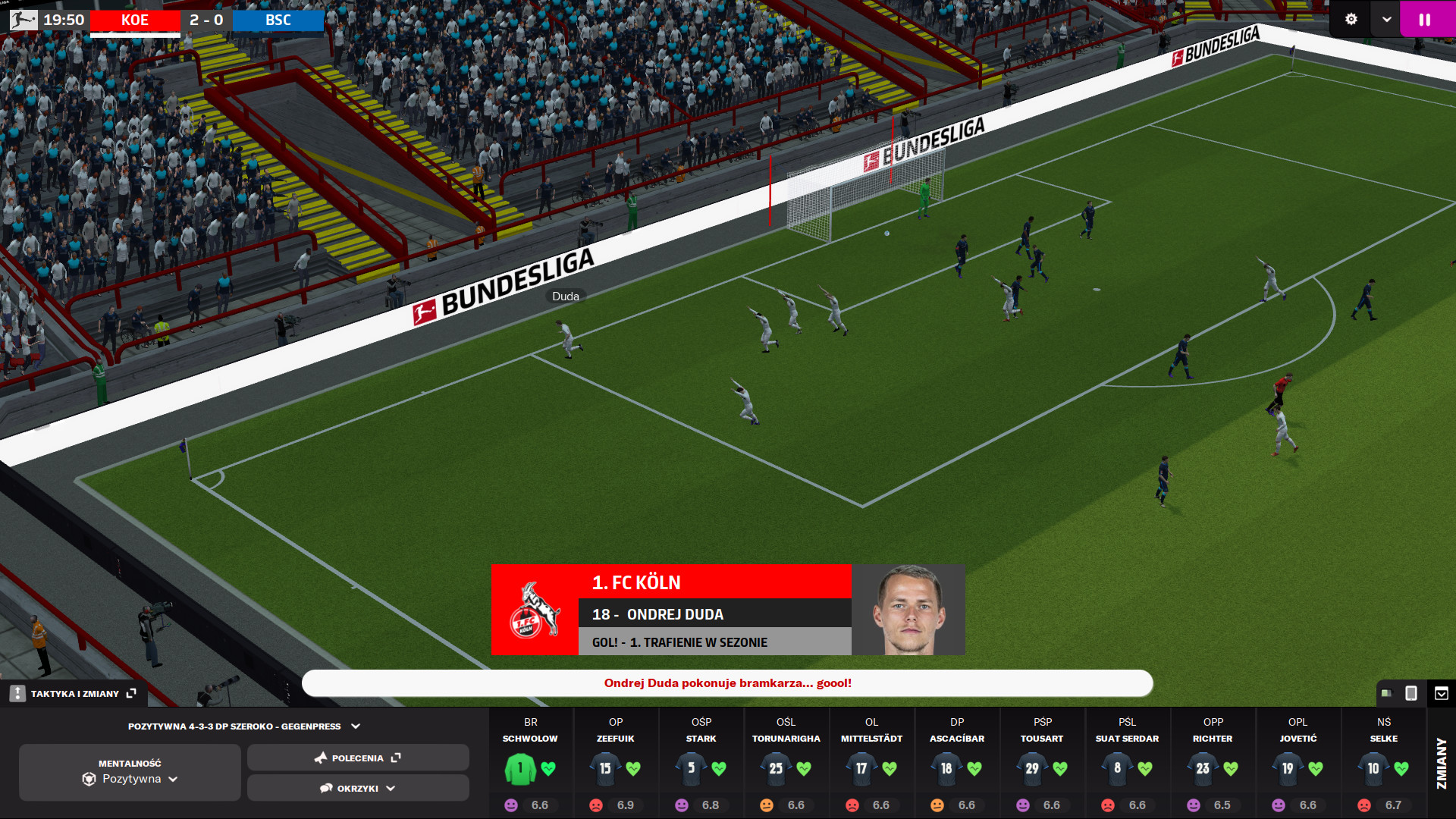The width and height of the screenshot is (1456, 819).
Task: Pick Ascacíbar's number 18 card
Action: 946,768
